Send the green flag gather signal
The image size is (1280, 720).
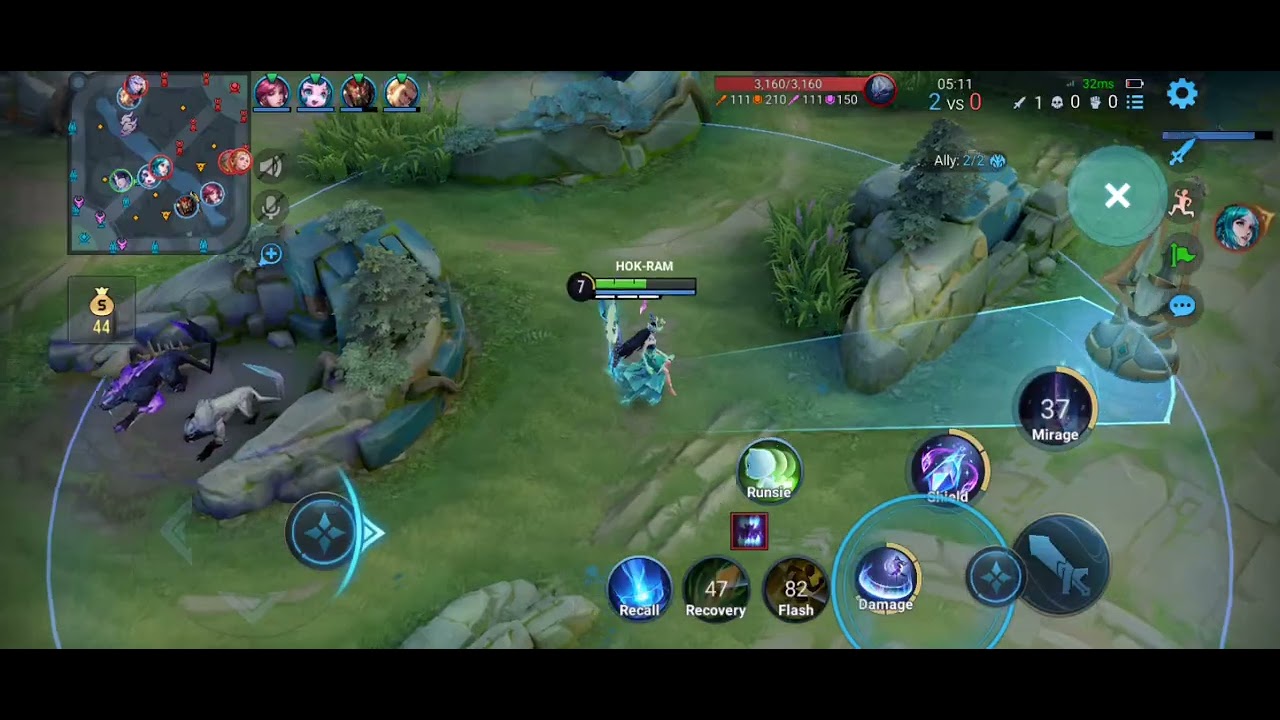pos(1182,255)
